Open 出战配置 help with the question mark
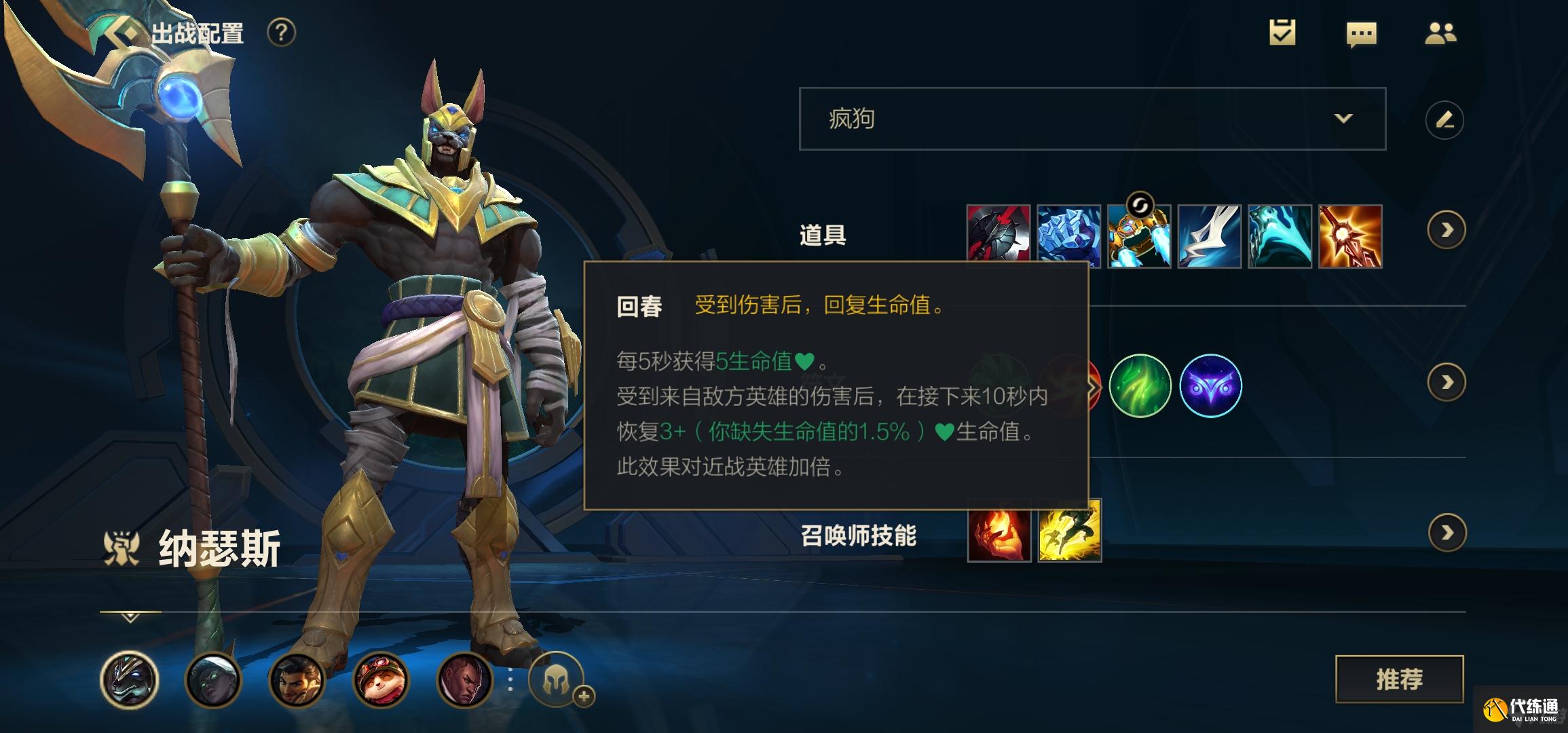This screenshot has height=733, width=1568. [281, 34]
